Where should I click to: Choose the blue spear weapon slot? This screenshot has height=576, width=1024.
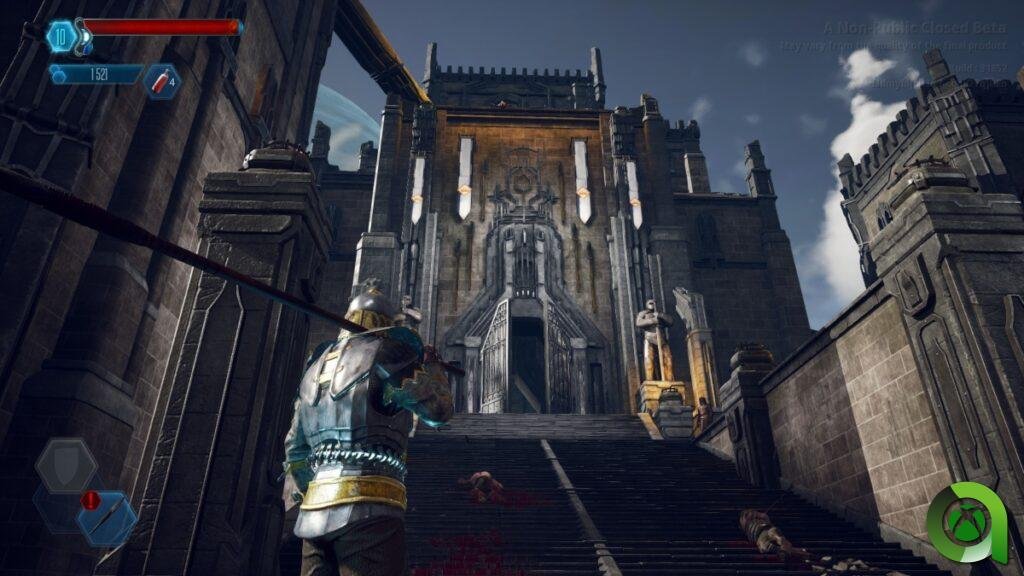point(107,518)
